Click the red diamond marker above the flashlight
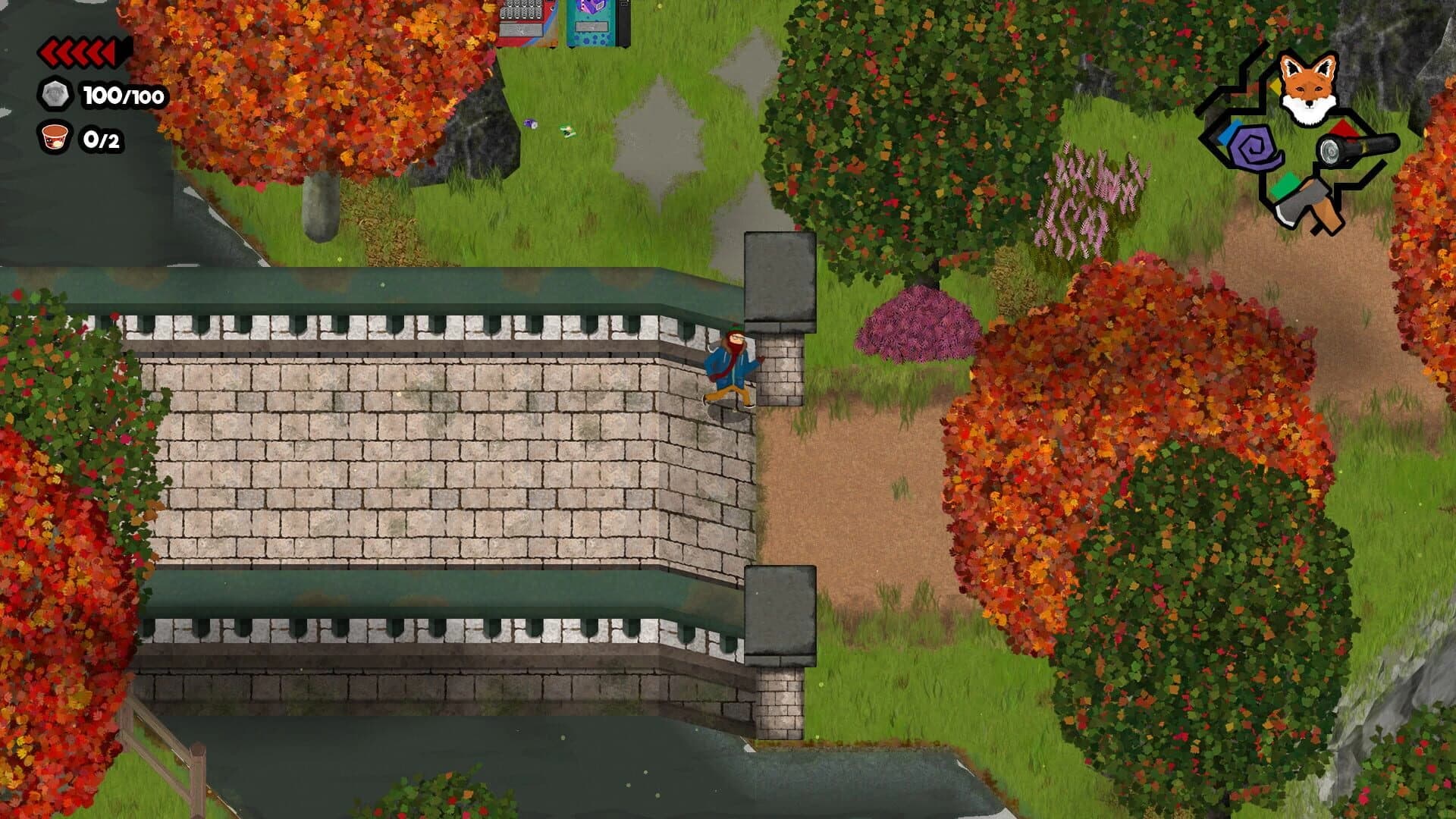Screen dimensions: 1456x819 click(x=1341, y=129)
